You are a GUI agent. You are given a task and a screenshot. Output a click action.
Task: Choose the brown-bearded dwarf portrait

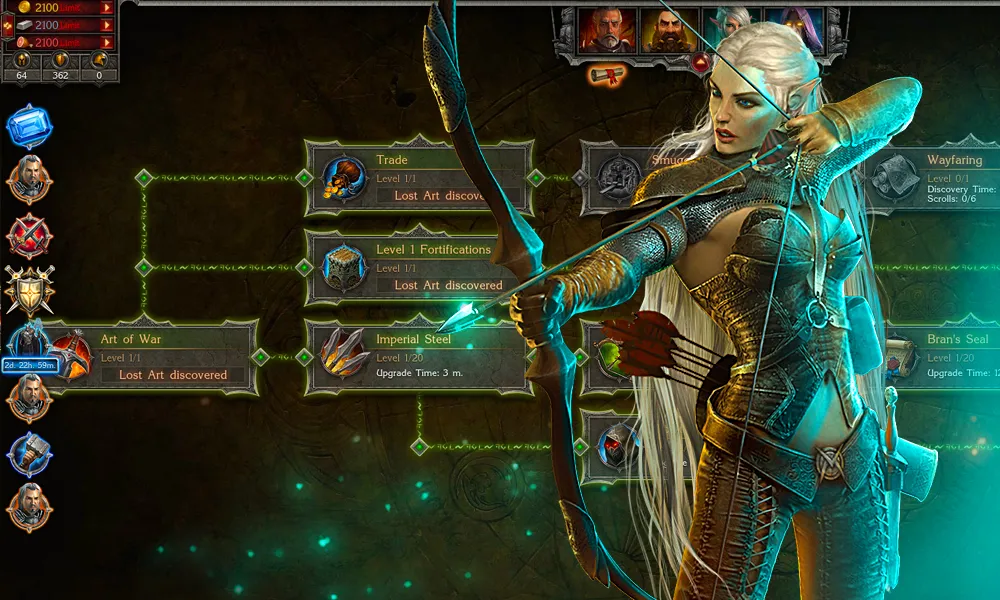pyautogui.click(x=667, y=31)
